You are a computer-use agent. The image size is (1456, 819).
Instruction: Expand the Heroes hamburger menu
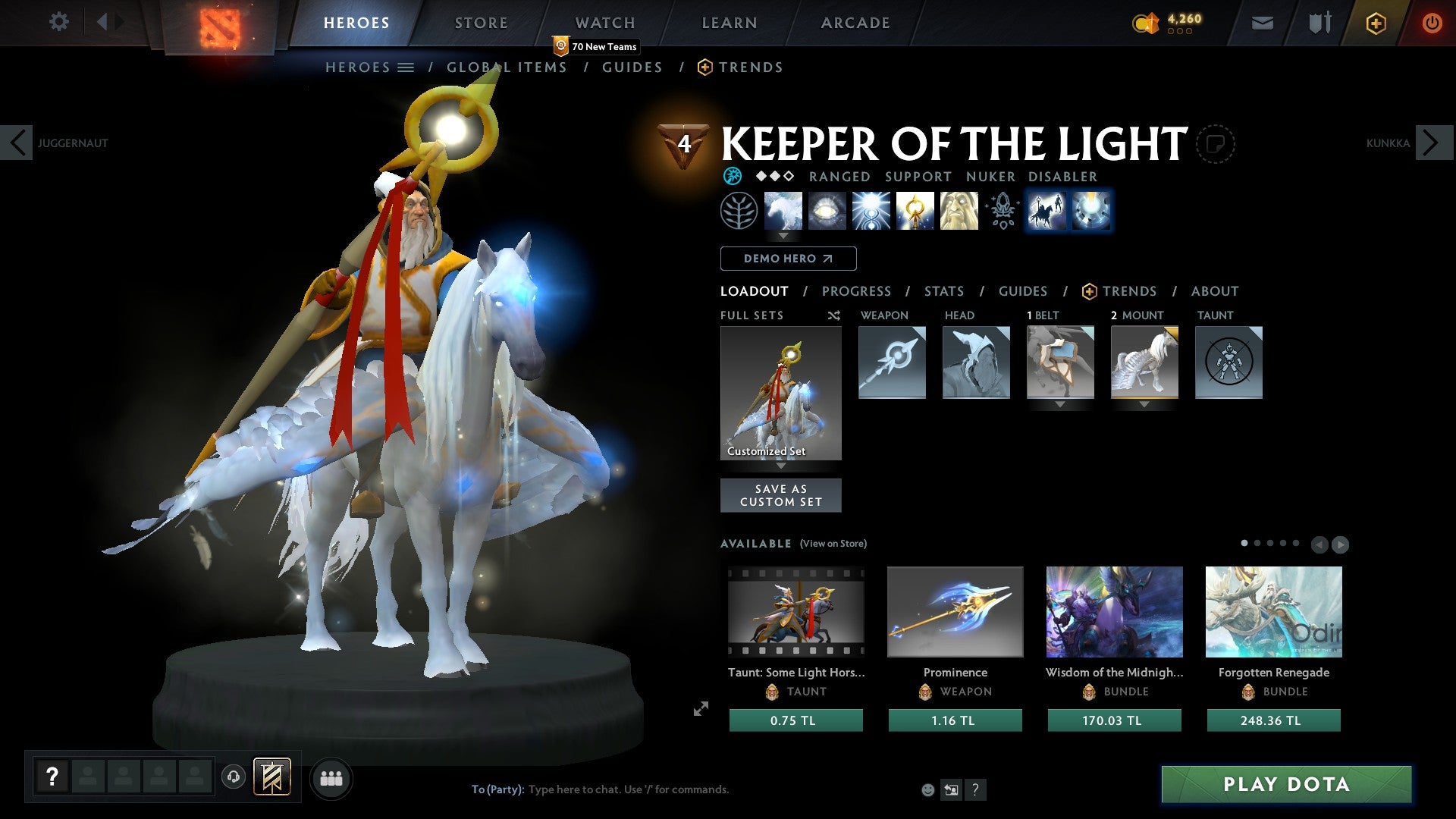[406, 67]
